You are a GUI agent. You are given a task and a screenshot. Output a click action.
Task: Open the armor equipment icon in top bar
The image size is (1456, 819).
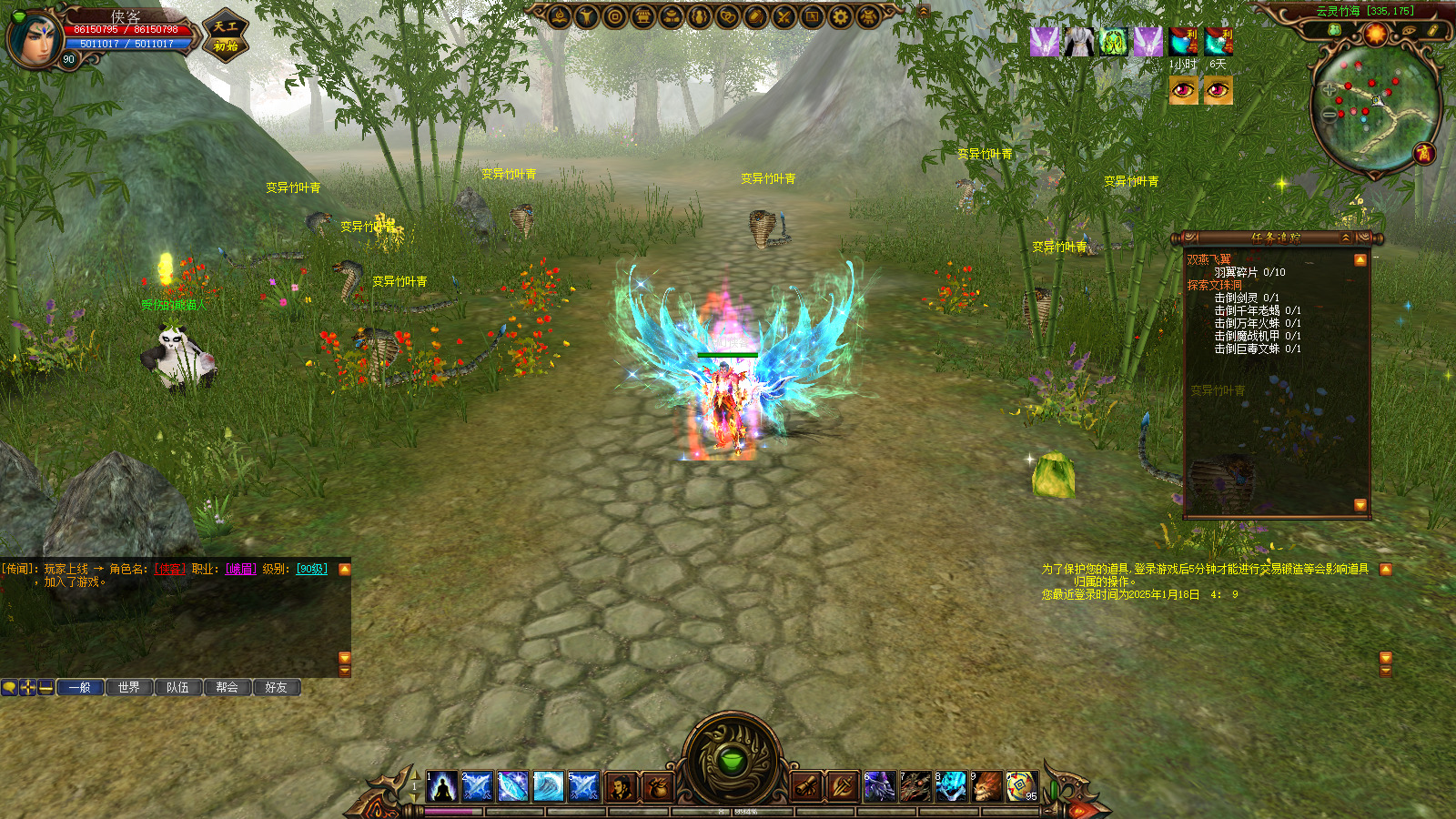click(868, 16)
